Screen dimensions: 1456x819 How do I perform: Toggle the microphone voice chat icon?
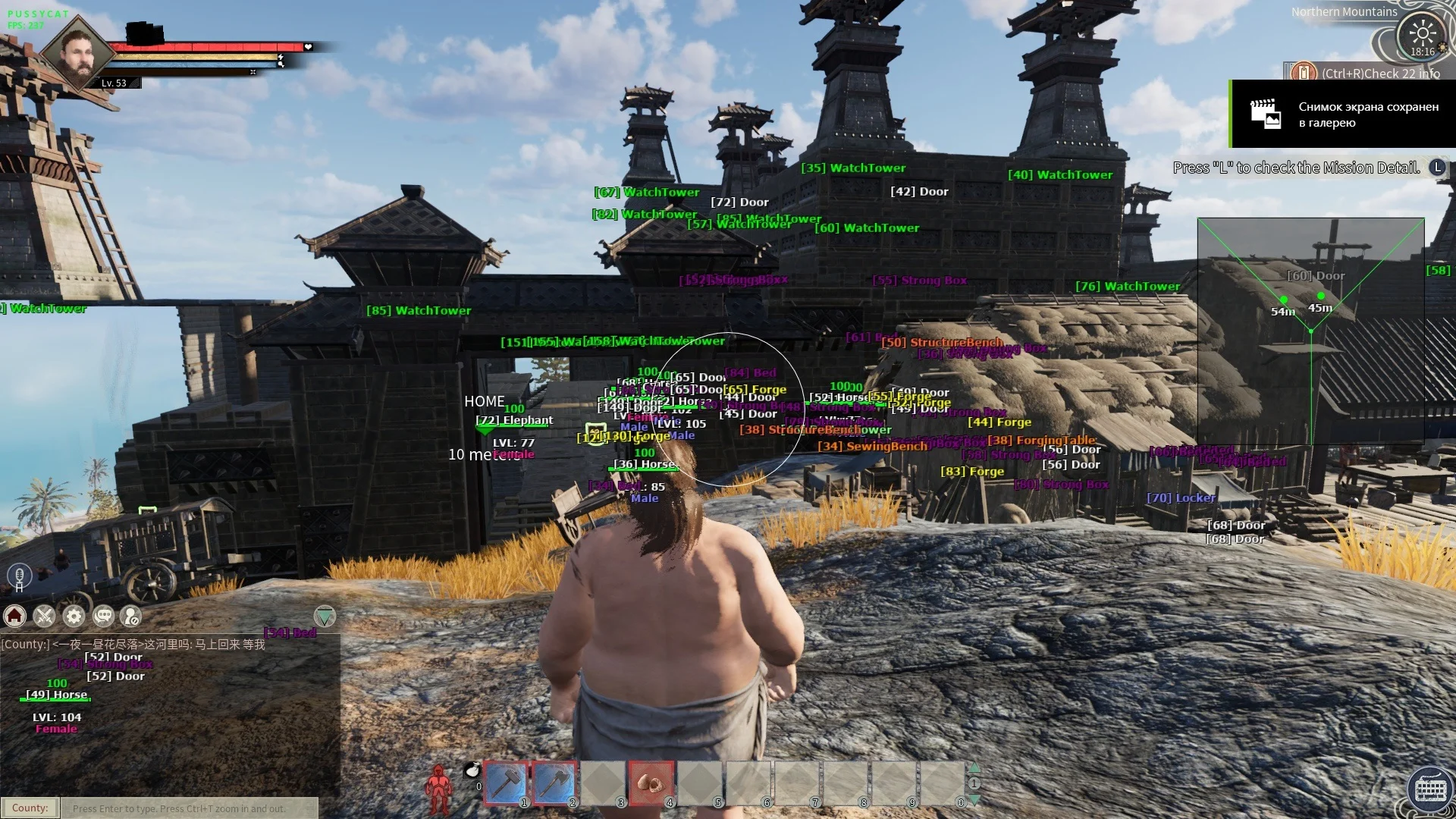[19, 576]
